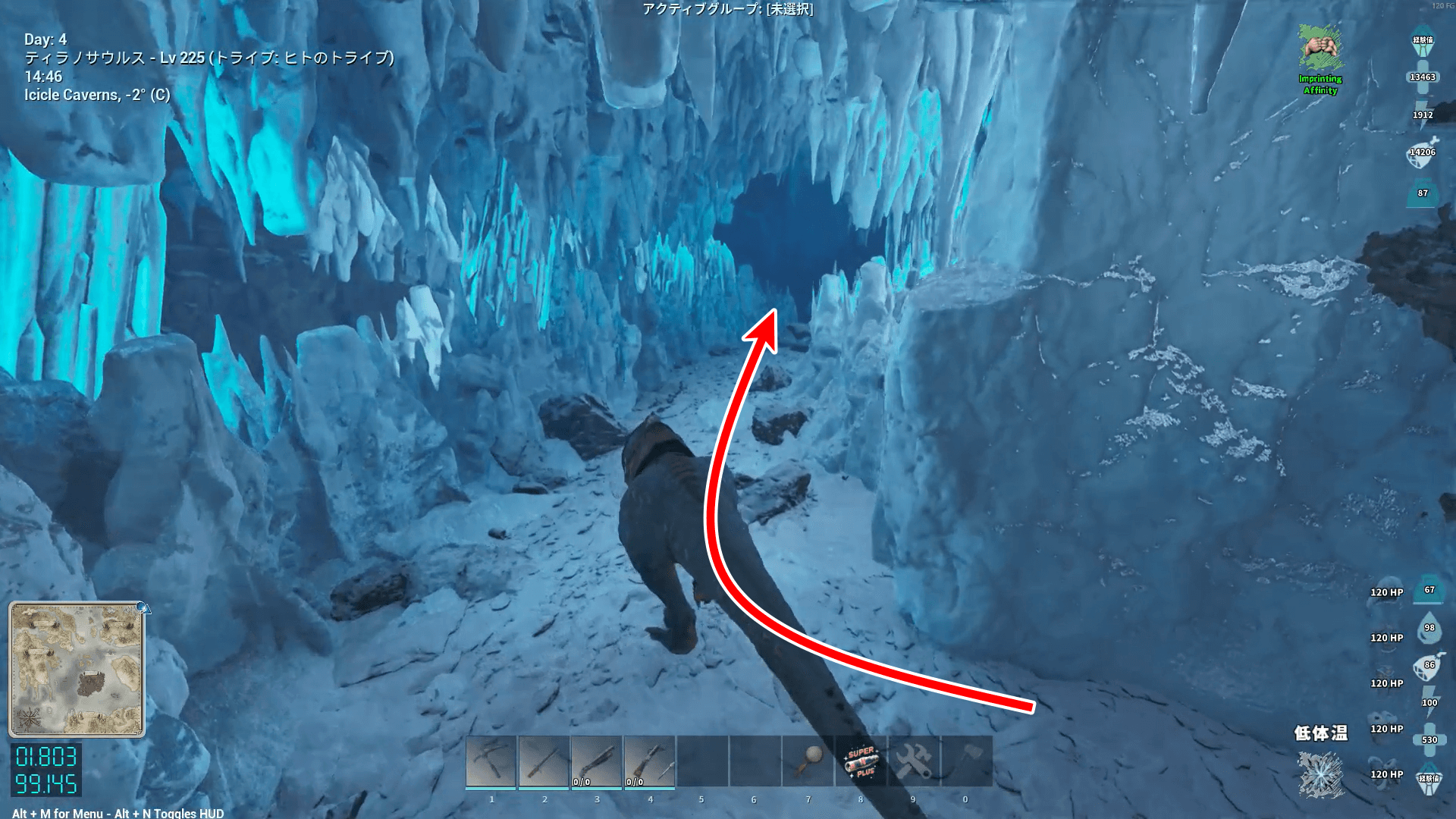Select the magnifying glass hotbar item
1456x819 pixels.
point(808,761)
